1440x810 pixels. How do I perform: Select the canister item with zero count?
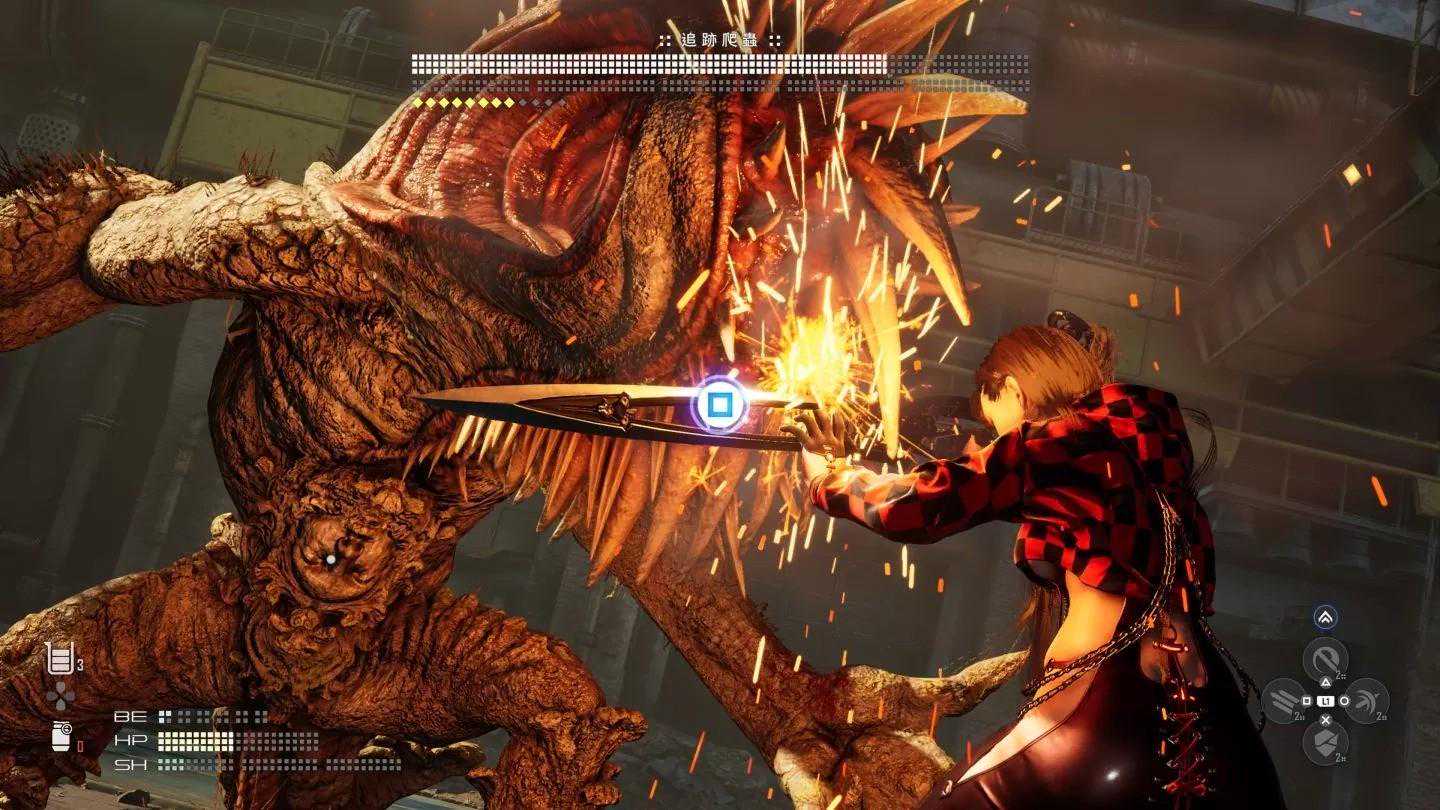click(61, 737)
